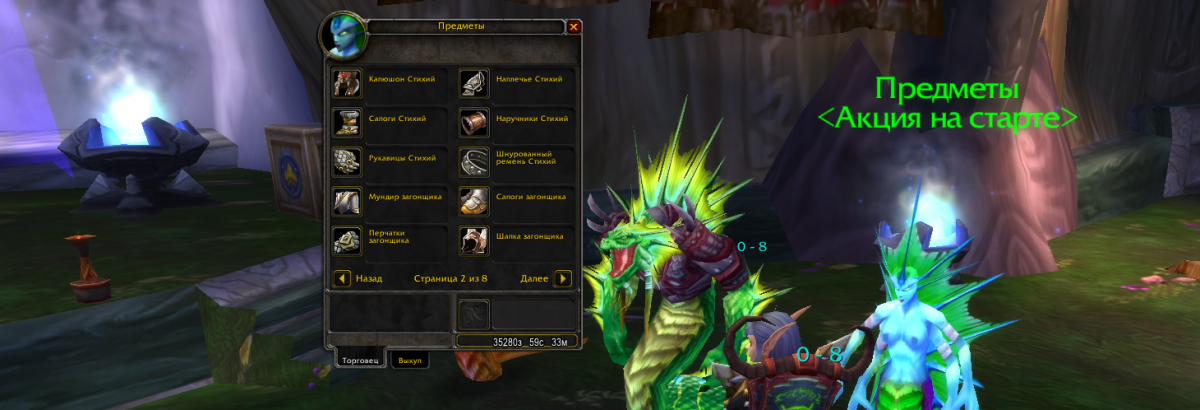The height and width of the screenshot is (410, 1200).
Task: Select the Мундир загонщика chest armor
Action: point(345,201)
